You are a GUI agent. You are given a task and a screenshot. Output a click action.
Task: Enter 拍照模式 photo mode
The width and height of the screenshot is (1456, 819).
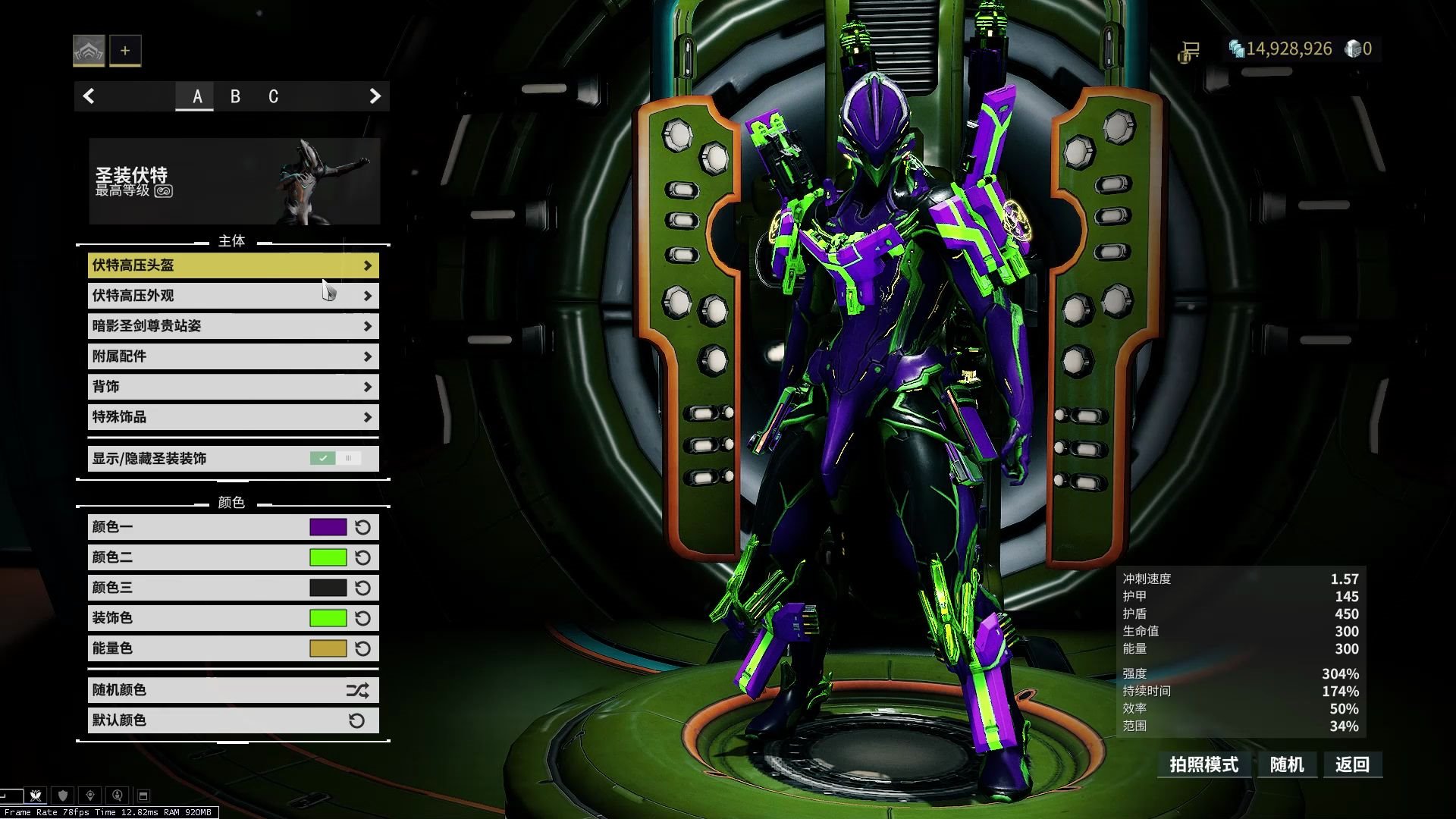pos(1203,764)
